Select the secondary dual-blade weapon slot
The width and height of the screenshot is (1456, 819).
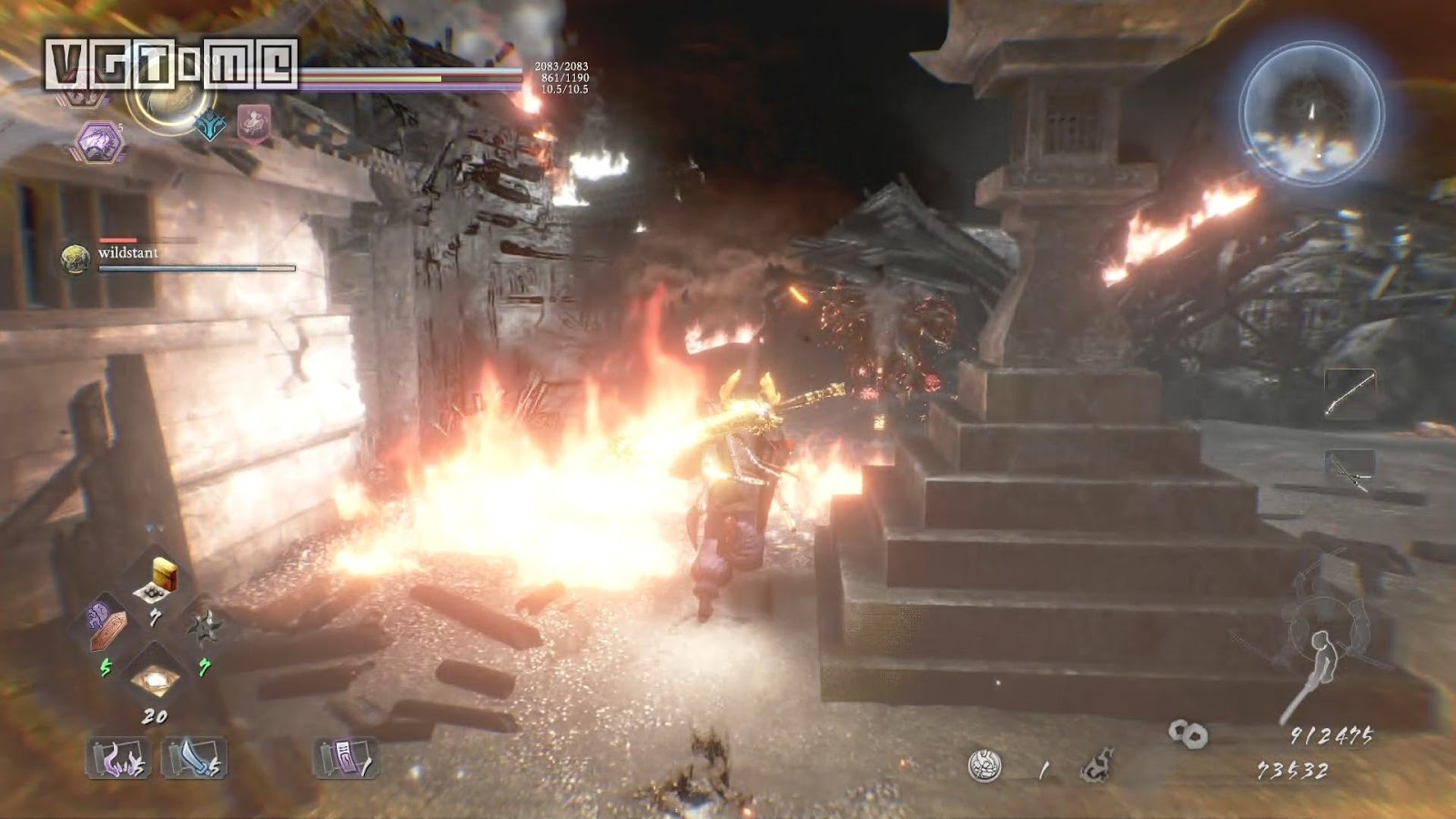pyautogui.click(x=1350, y=471)
